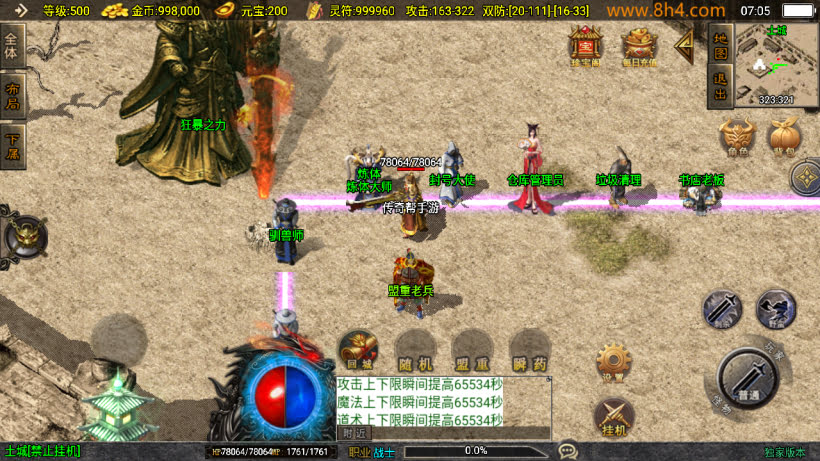Image resolution: width=820 pixels, height=461 pixels.
Task: Select the 下属 tab on the left
Action: pos(13,145)
